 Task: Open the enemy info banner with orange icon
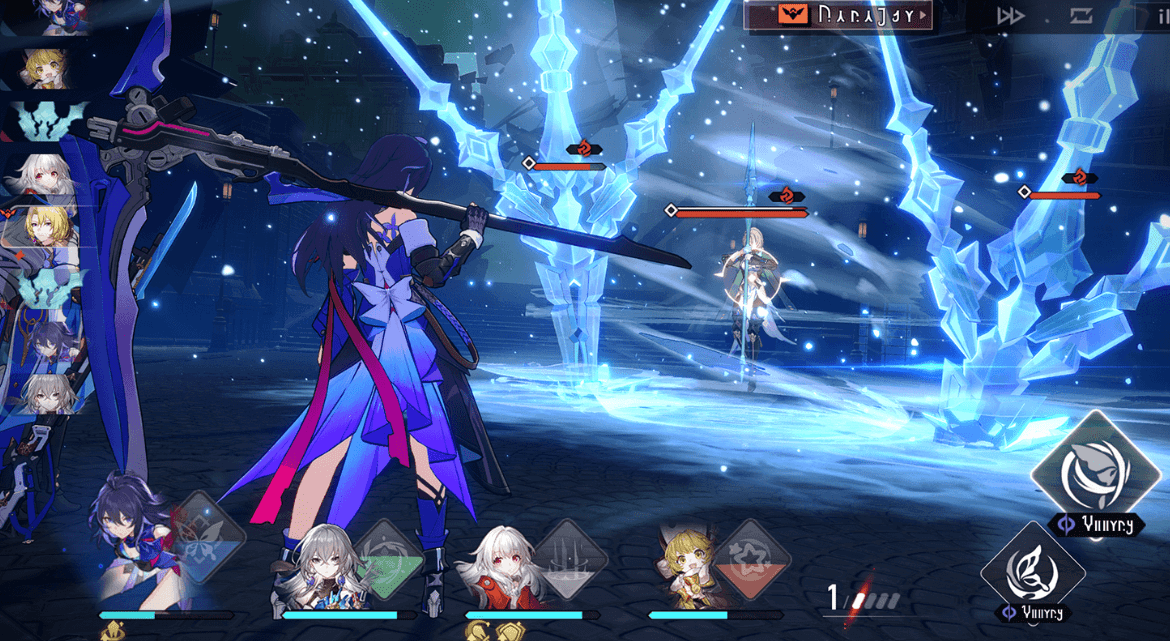pos(839,15)
